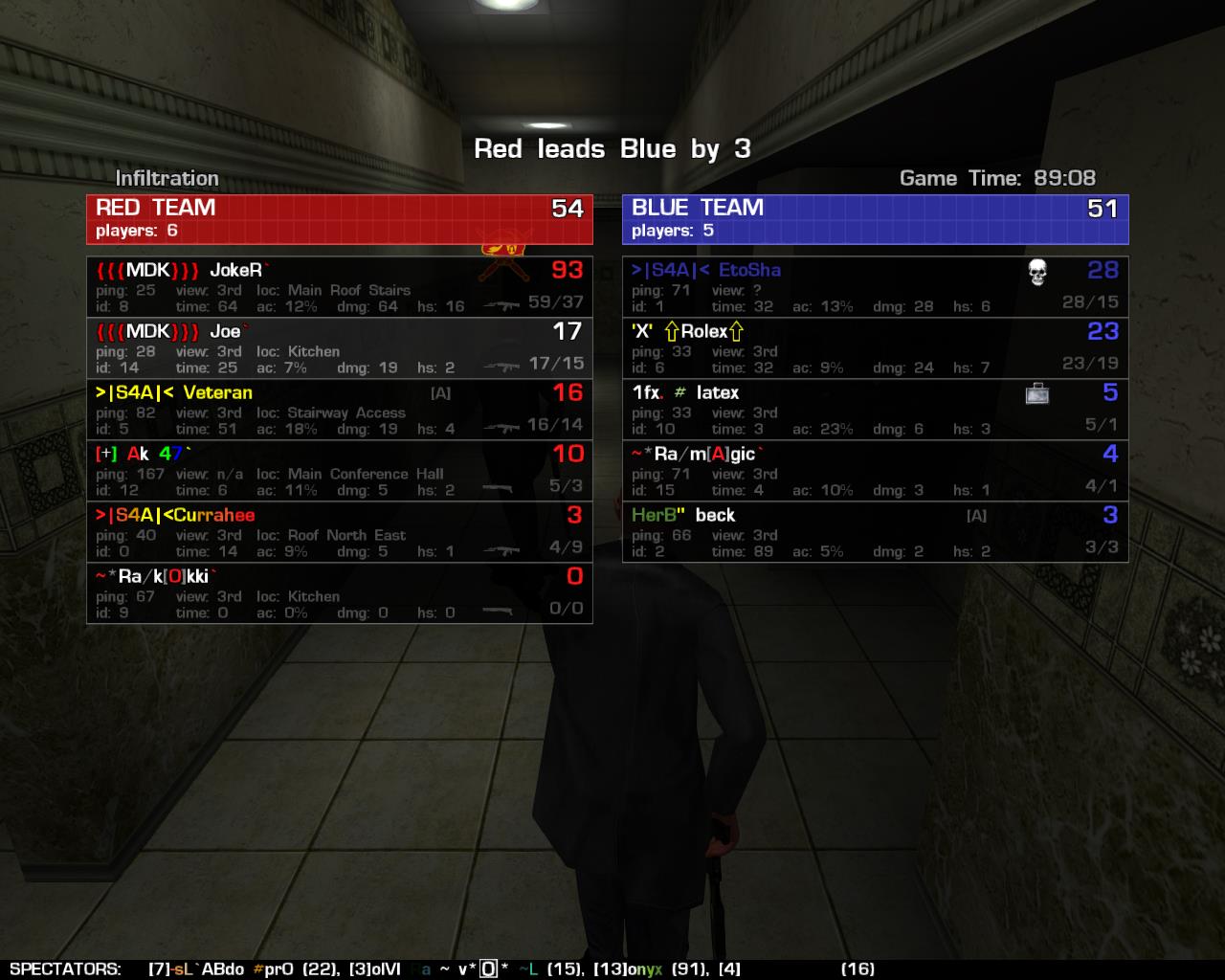Select the HerB" beck player row

(875, 532)
